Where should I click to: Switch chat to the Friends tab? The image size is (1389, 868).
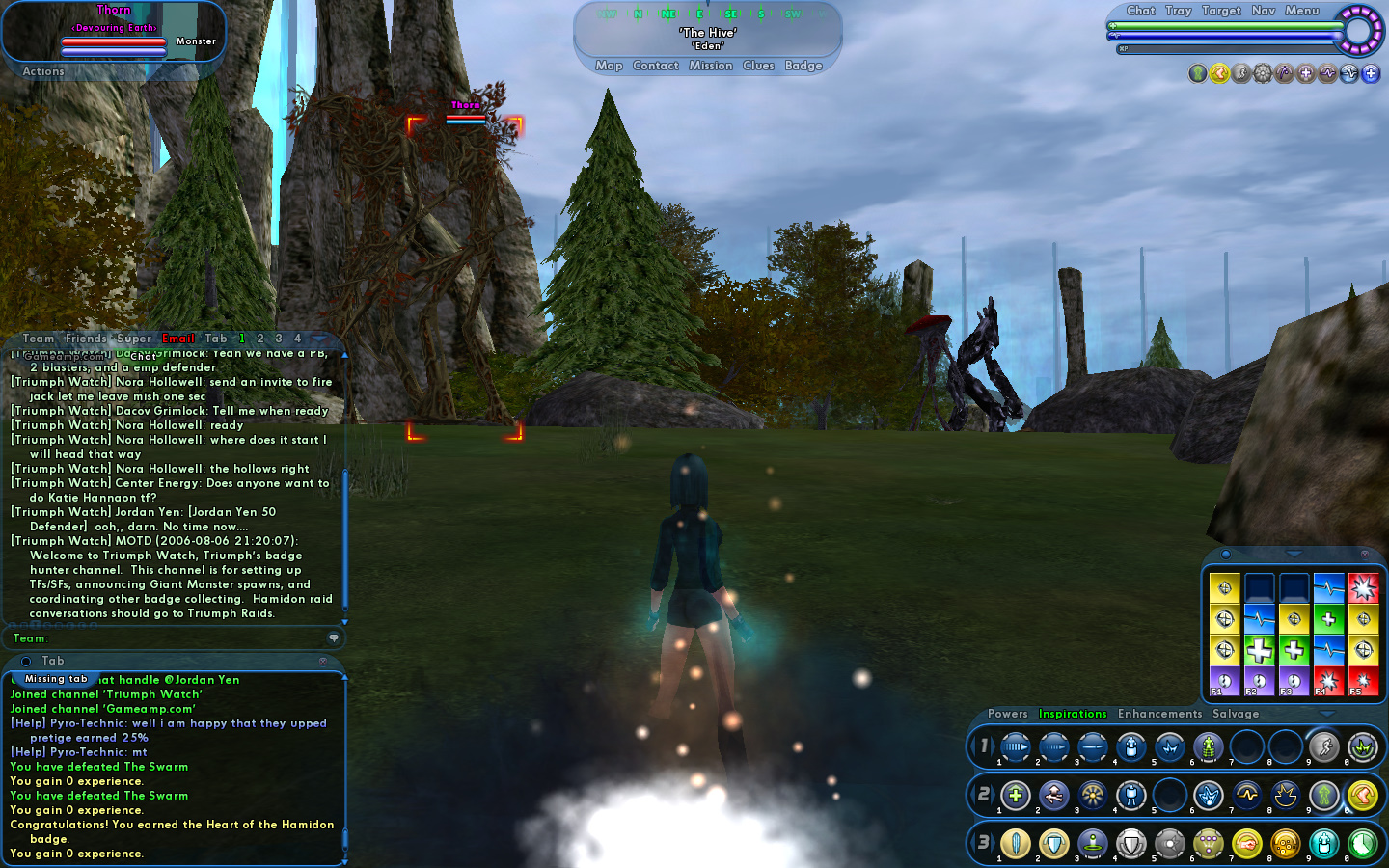point(86,339)
